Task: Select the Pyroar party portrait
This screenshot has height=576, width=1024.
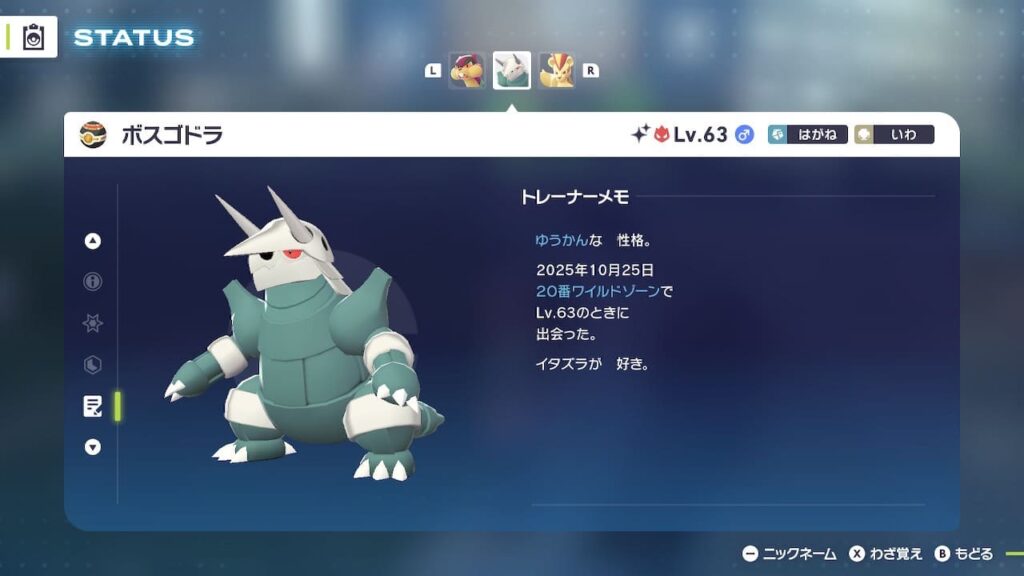Action: 557,71
